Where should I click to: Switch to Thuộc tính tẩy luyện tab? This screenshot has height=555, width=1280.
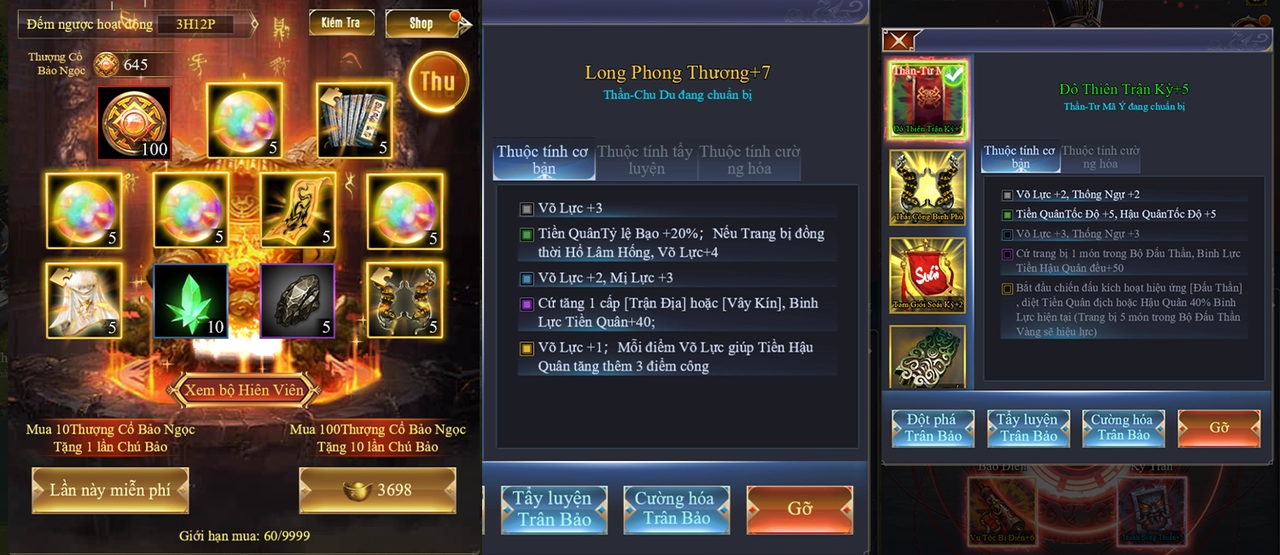pyautogui.click(x=645, y=161)
